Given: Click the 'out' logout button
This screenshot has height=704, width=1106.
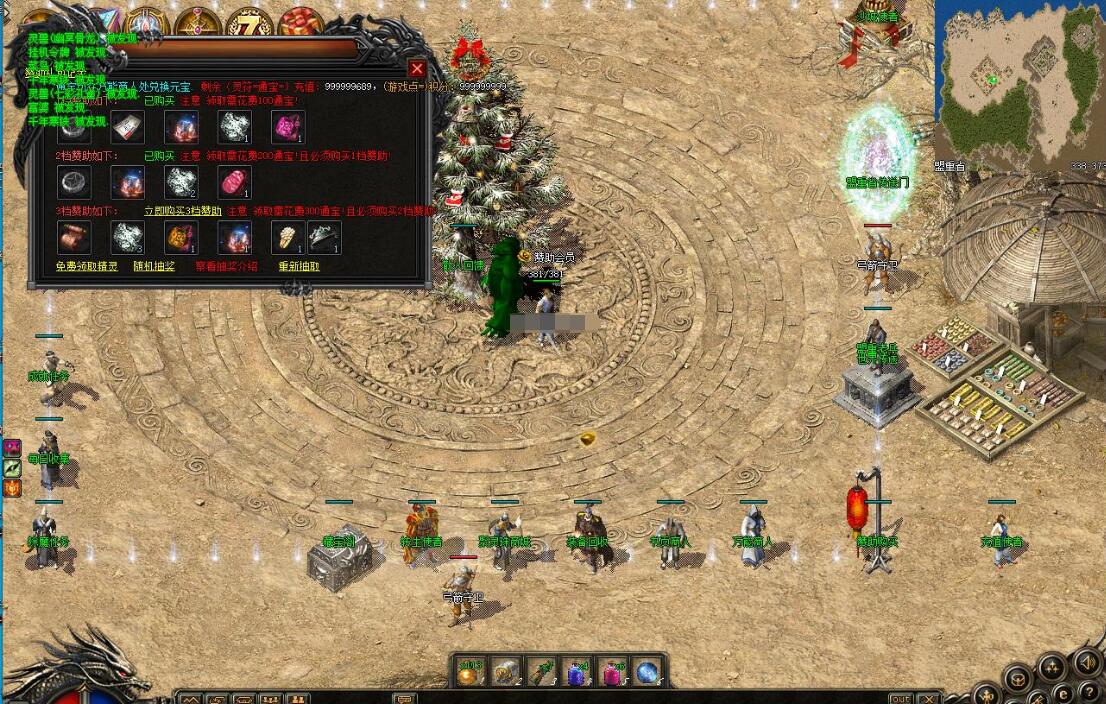Looking at the screenshot, I should (x=900, y=698).
